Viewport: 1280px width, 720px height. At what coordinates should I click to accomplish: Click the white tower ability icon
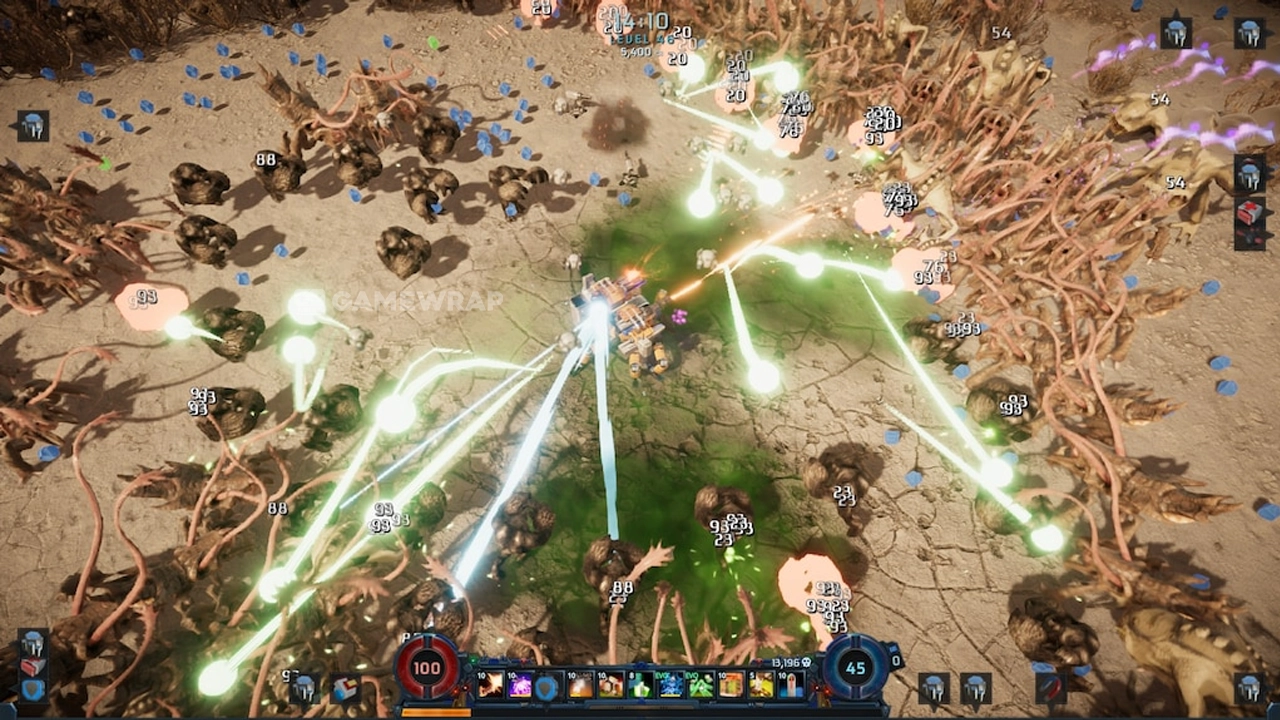pos(791,685)
